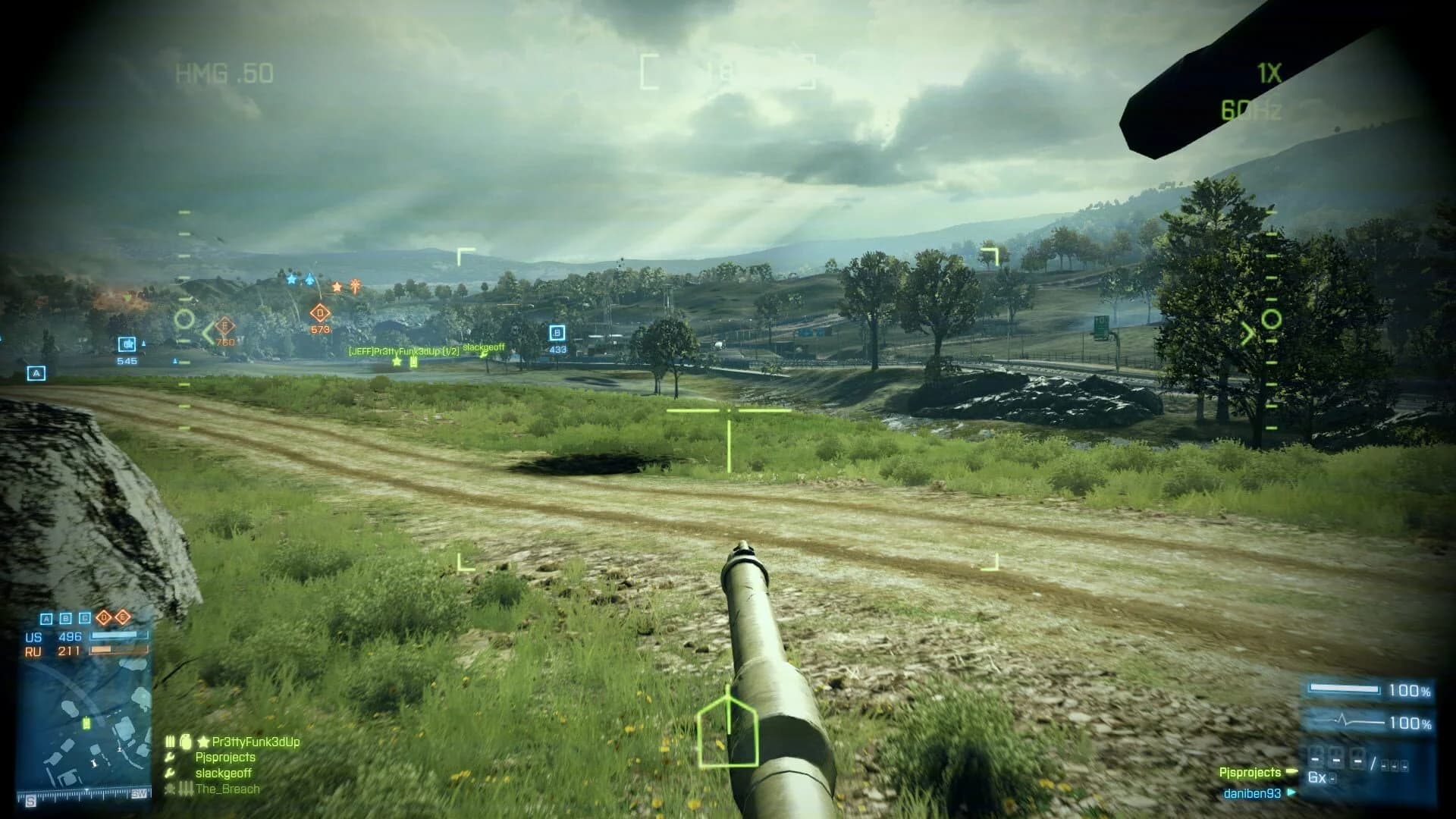
Task: Click the orange E objective diamond showing 760
Action: click(x=224, y=327)
